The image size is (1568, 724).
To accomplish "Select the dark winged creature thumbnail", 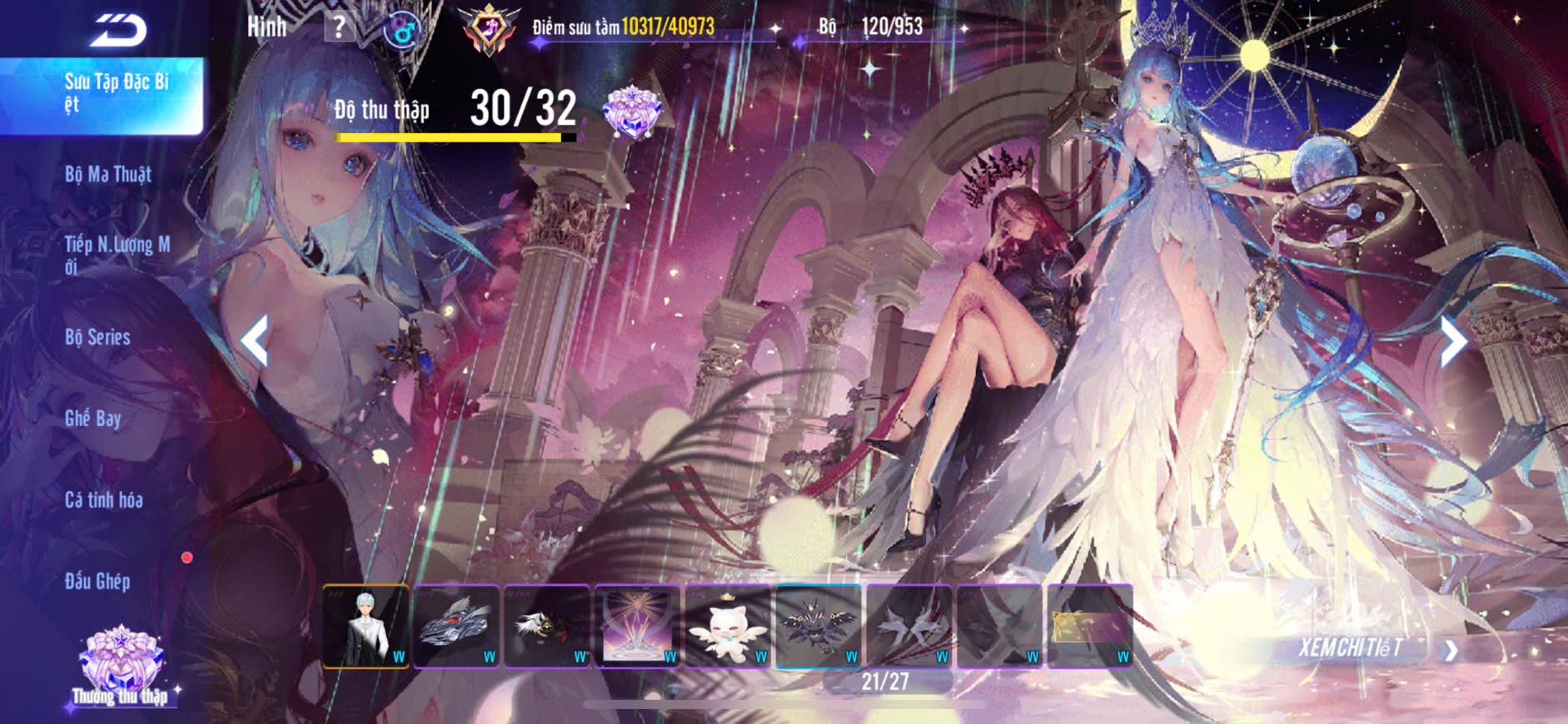I will [819, 626].
